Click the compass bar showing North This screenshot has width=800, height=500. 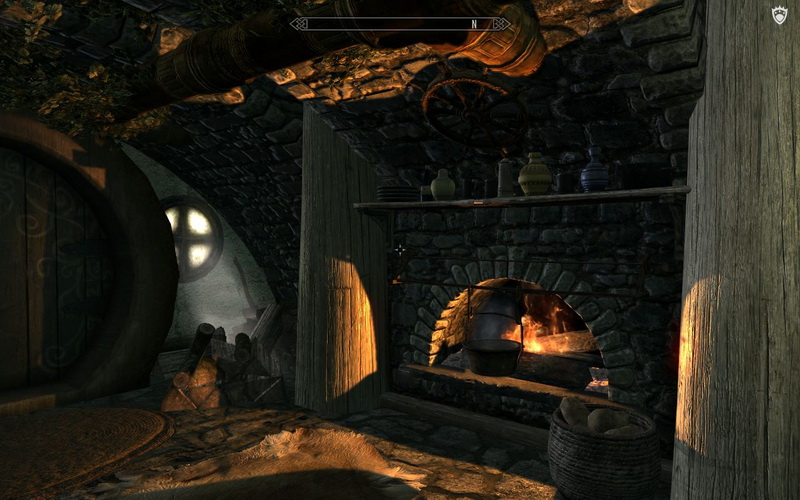(400, 23)
